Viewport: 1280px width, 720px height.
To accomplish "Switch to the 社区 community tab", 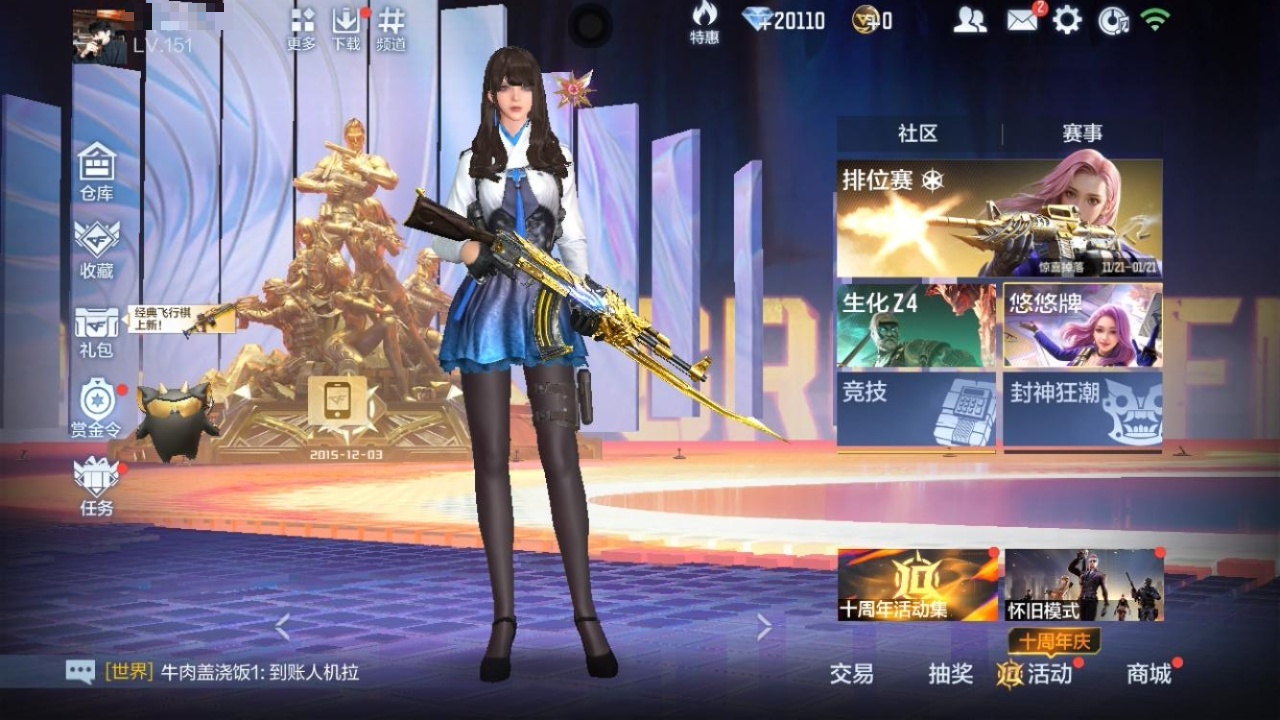I will (918, 134).
